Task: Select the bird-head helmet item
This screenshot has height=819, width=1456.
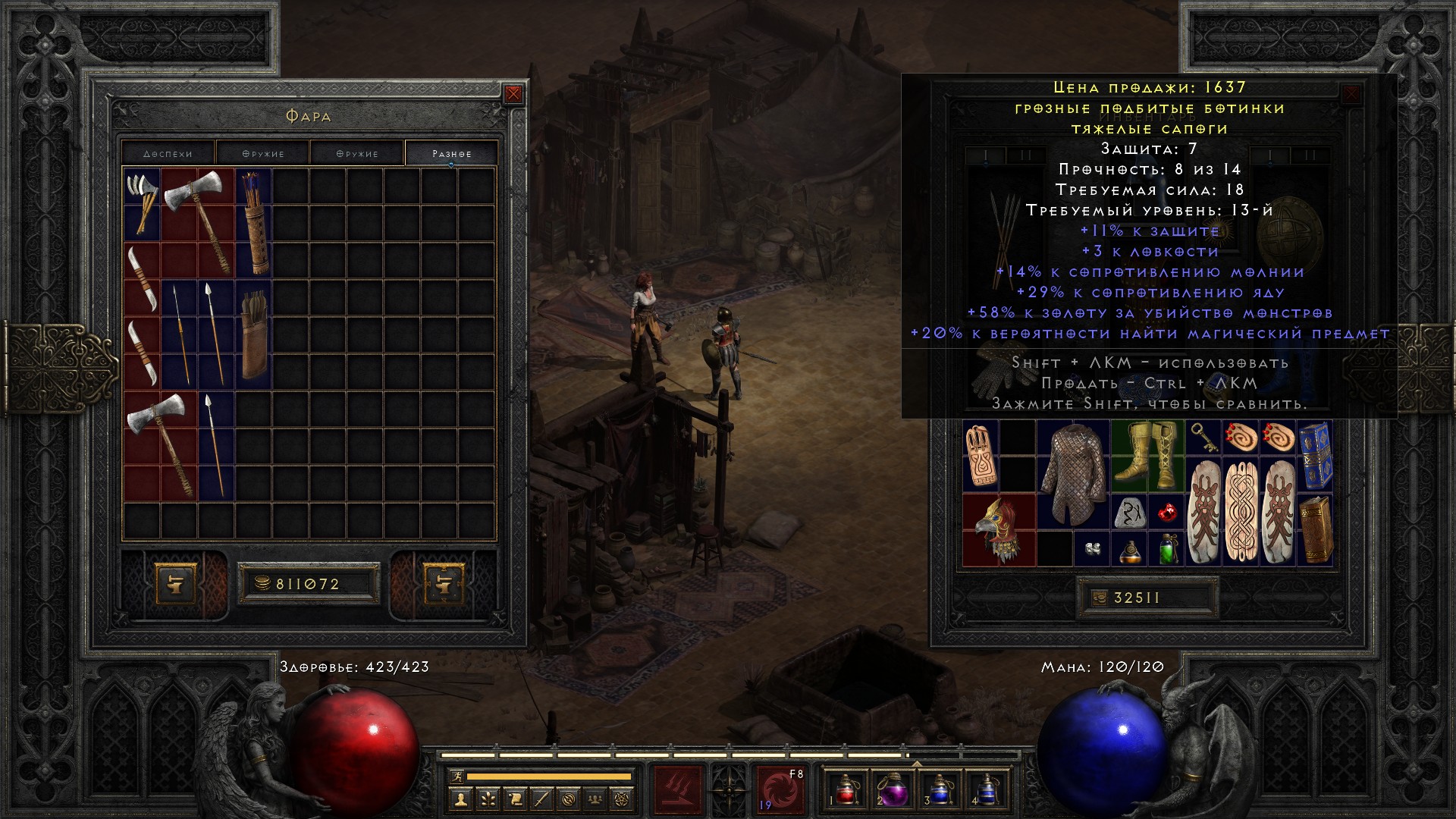Action: (999, 529)
